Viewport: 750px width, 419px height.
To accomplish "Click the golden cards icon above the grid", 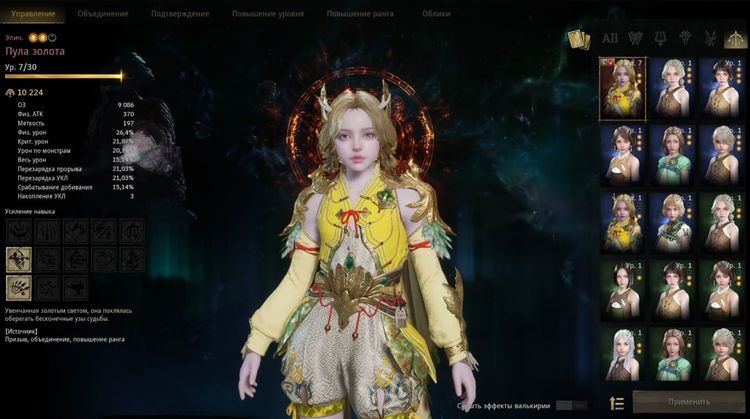I will (x=579, y=39).
